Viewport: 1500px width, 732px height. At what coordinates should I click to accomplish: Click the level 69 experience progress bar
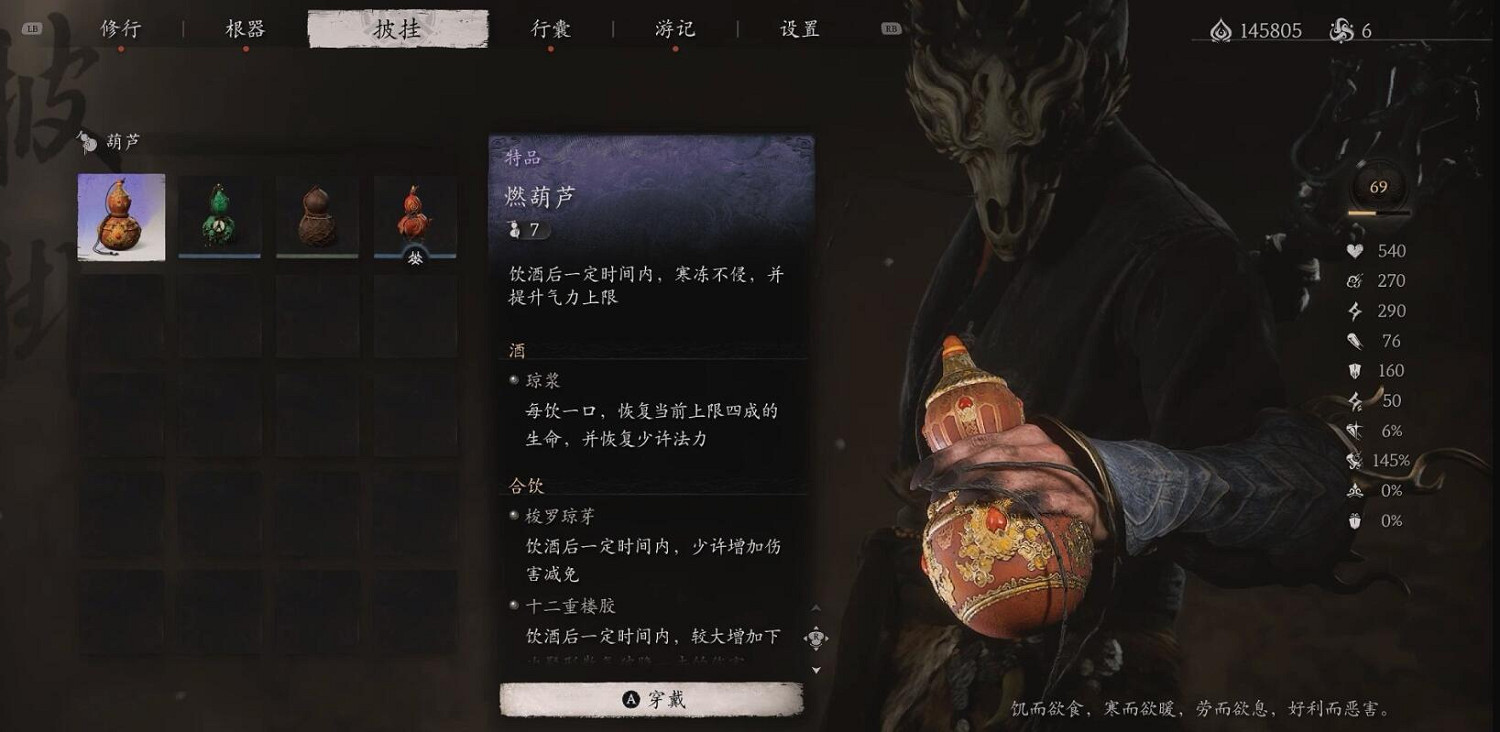[1378, 212]
